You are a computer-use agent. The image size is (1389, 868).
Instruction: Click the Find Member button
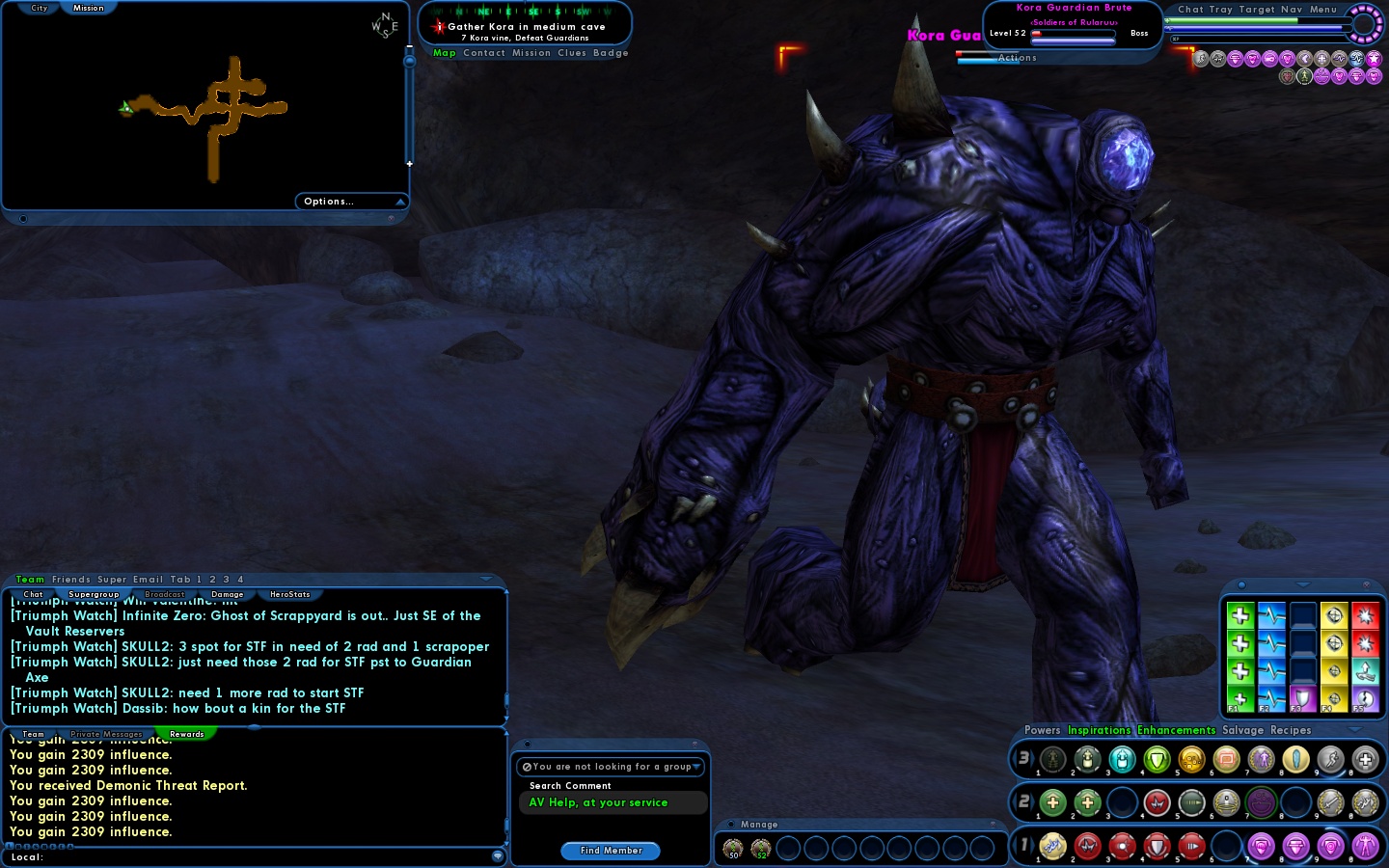(x=610, y=851)
